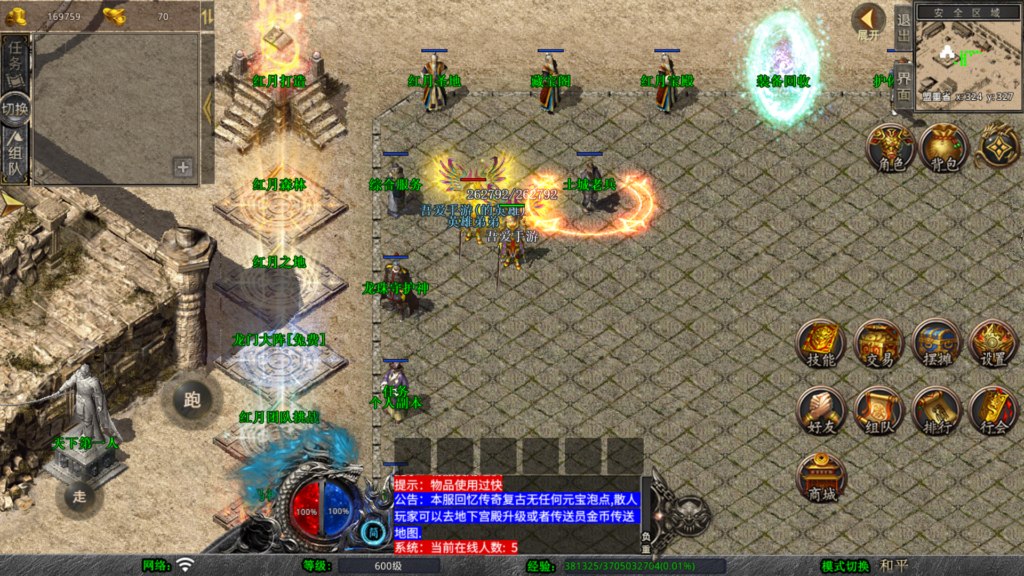Open the 交易 trade menu
Image resolution: width=1024 pixels, height=576 pixels.
point(879,345)
